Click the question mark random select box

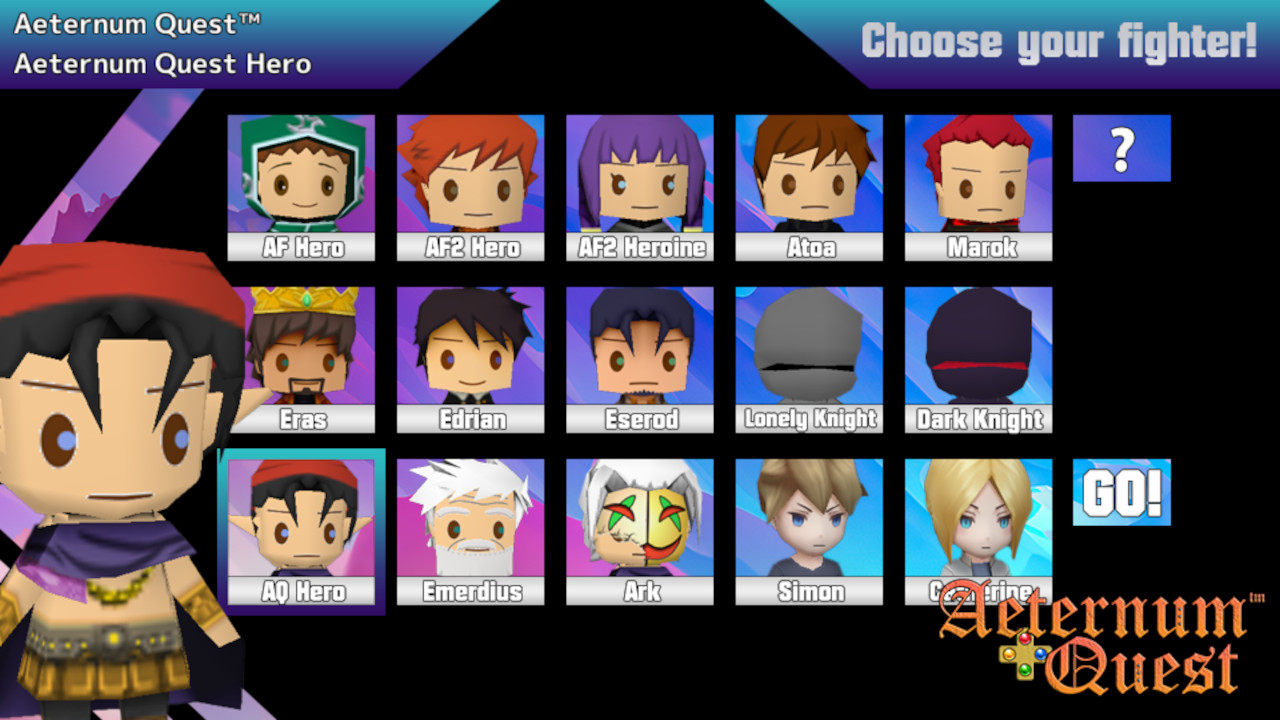click(1122, 147)
